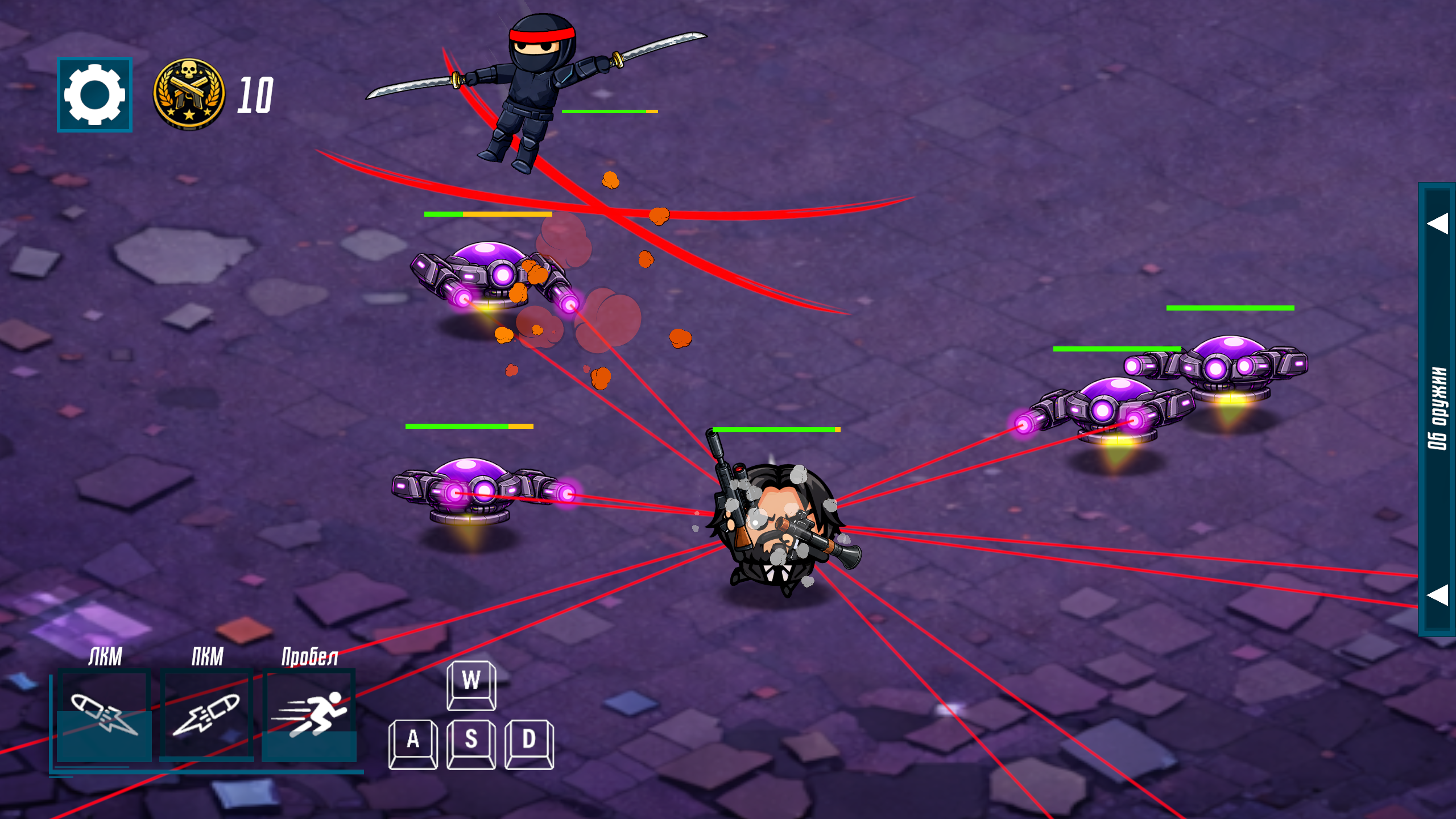Activate the ПКМ rocket shot ability
Image resolution: width=1456 pixels, height=819 pixels.
pos(206,715)
